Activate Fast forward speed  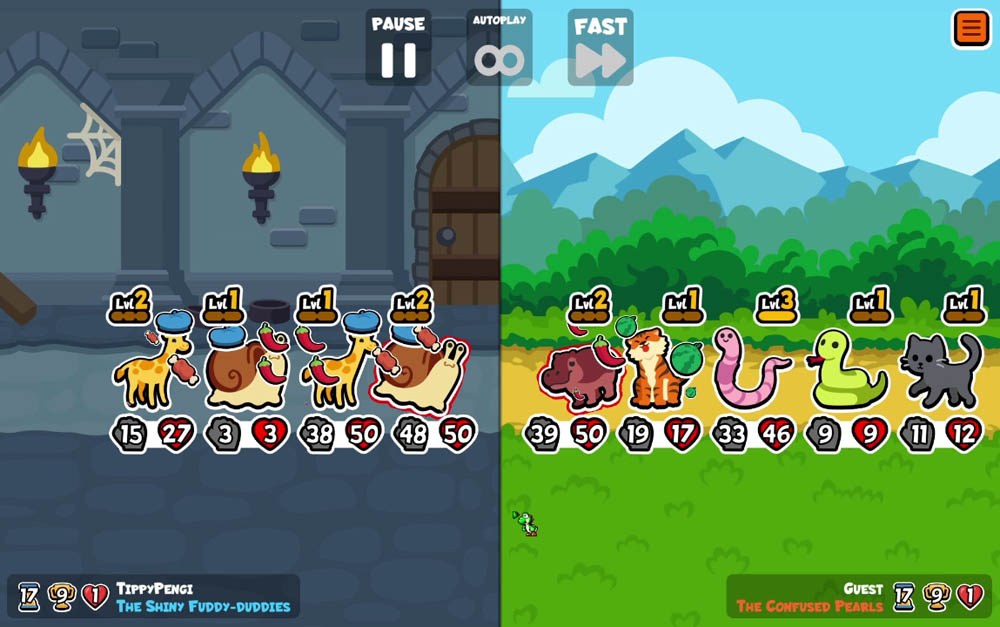[600, 48]
